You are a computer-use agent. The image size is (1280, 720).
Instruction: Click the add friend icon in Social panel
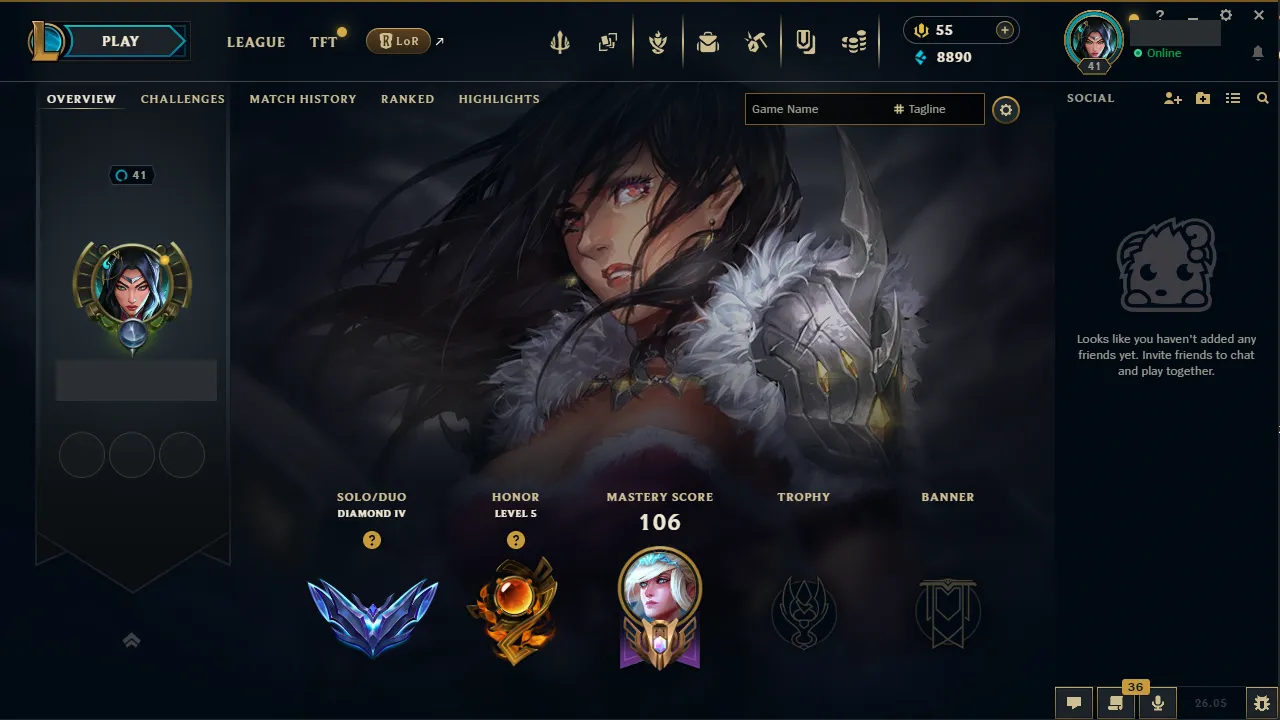point(1172,98)
